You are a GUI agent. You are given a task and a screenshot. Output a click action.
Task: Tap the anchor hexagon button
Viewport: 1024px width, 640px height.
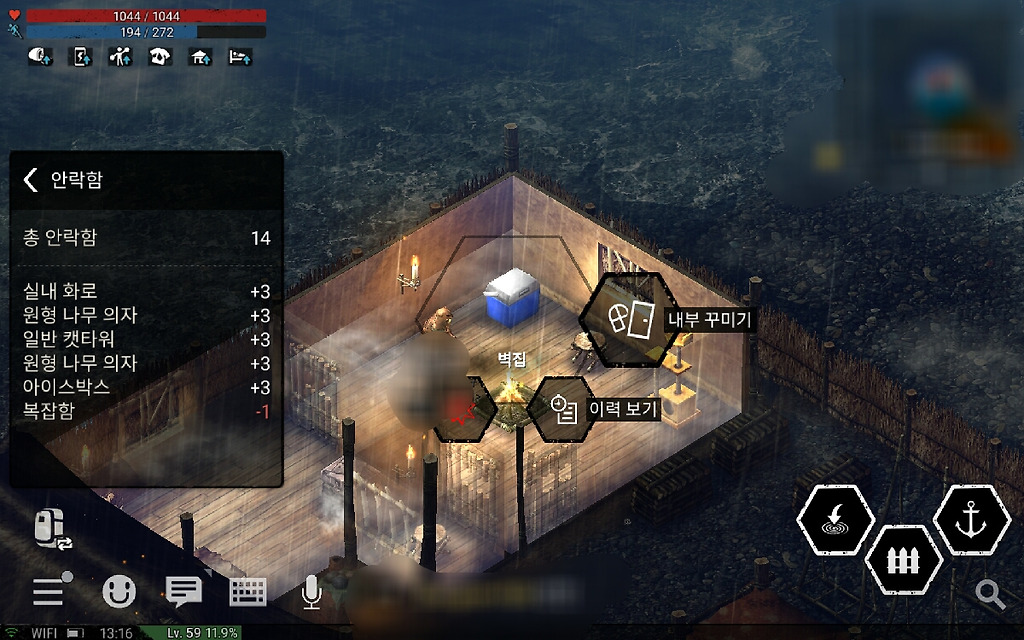click(x=970, y=520)
